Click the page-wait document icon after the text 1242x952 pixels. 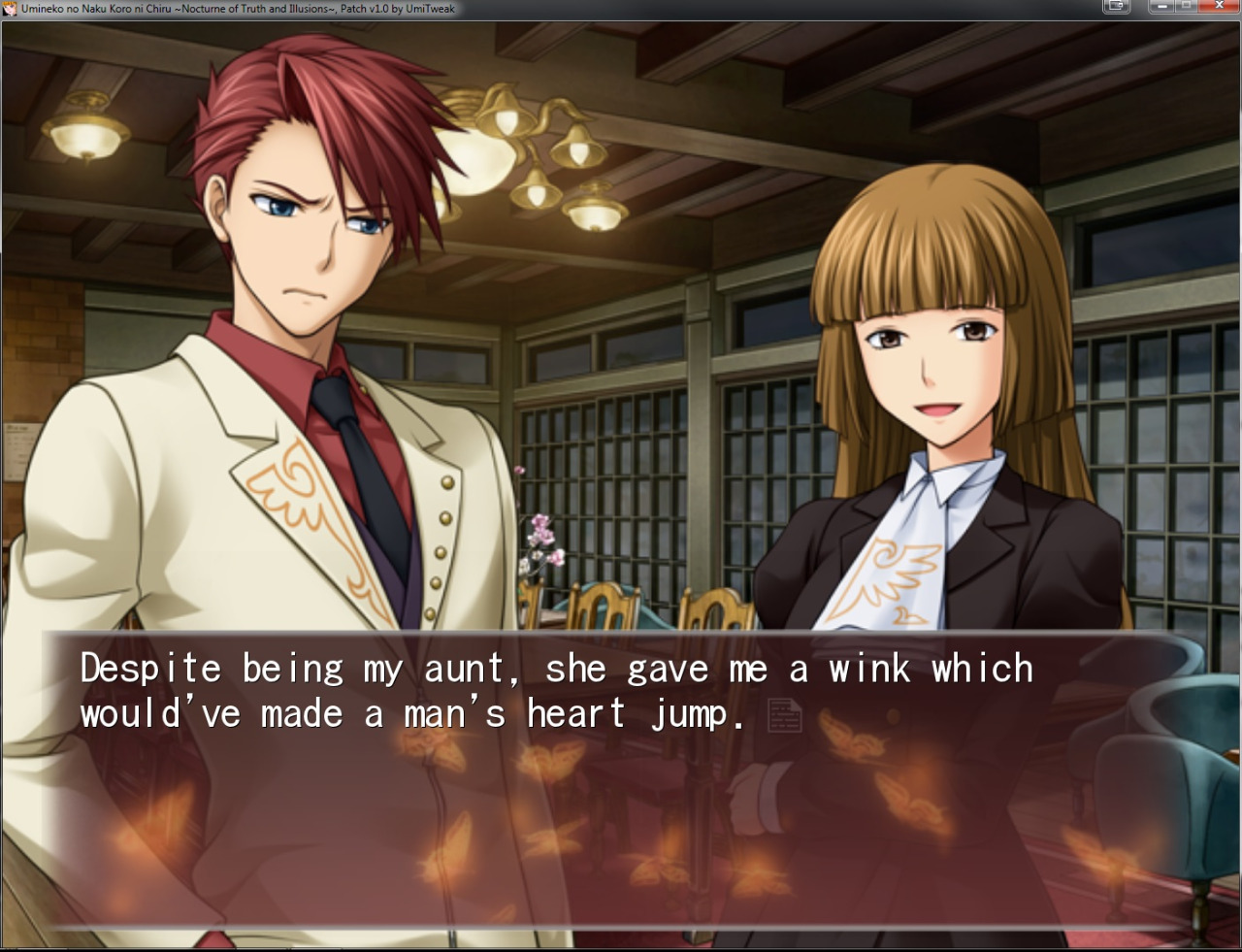pos(784,715)
